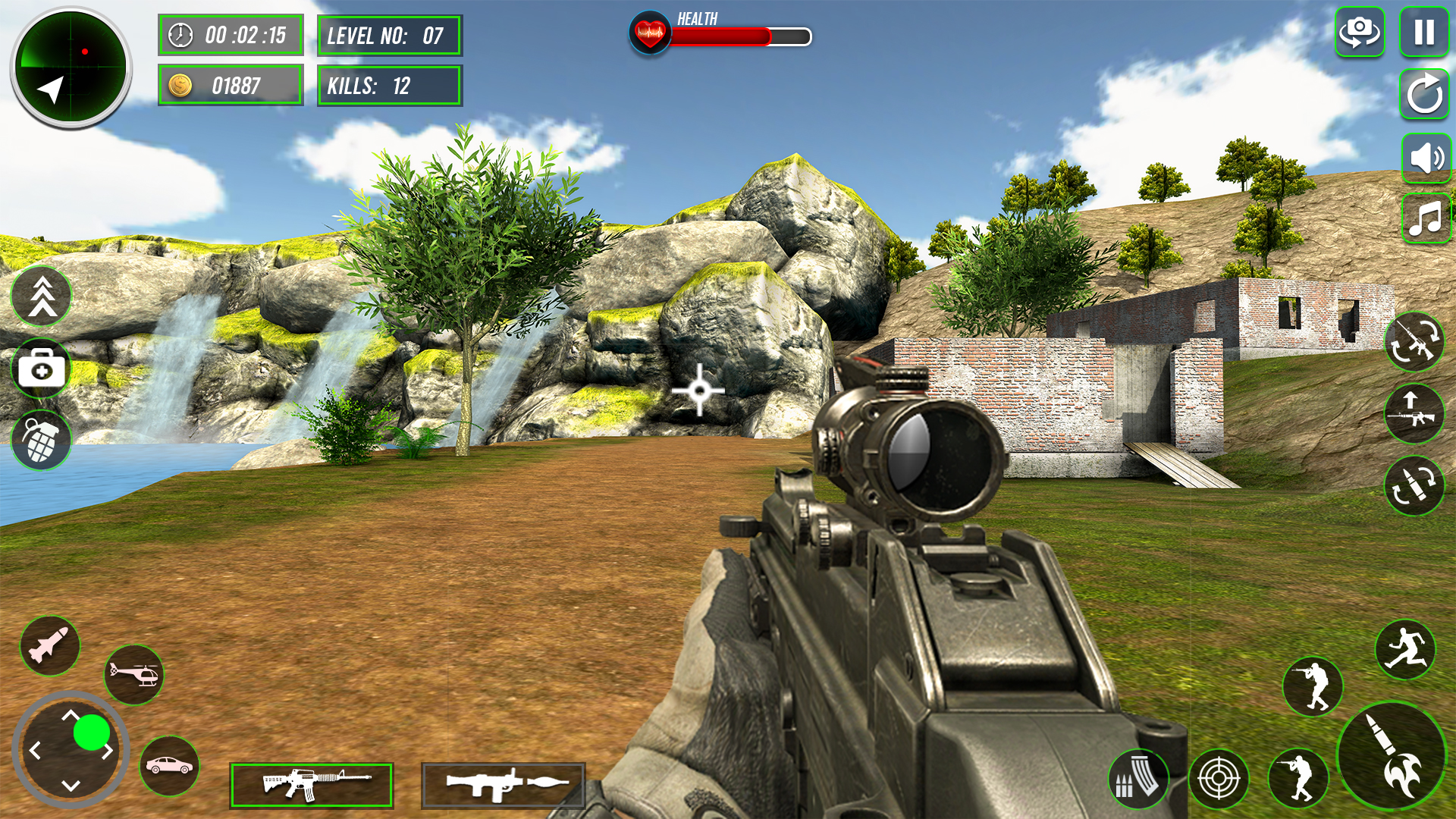Viewport: 1456px width, 819px height.
Task: Select the assault rifle weapon slot
Action: pos(312,784)
